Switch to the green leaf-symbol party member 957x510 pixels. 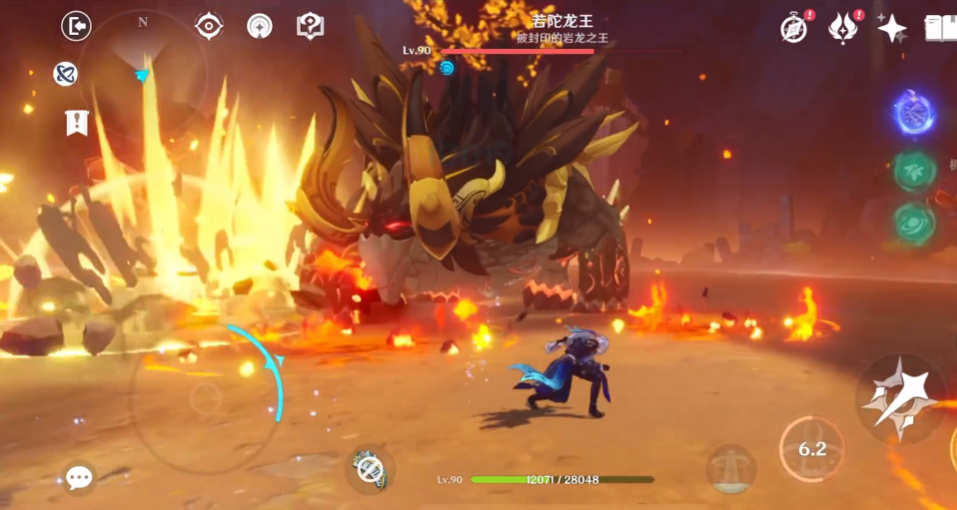(914, 170)
